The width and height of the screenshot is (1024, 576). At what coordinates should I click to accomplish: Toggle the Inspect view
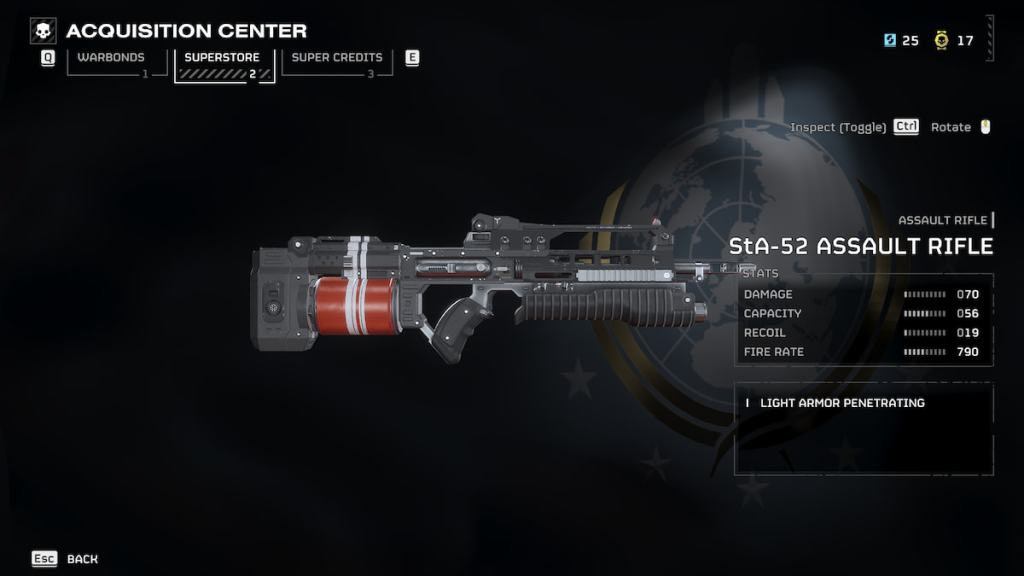838,127
